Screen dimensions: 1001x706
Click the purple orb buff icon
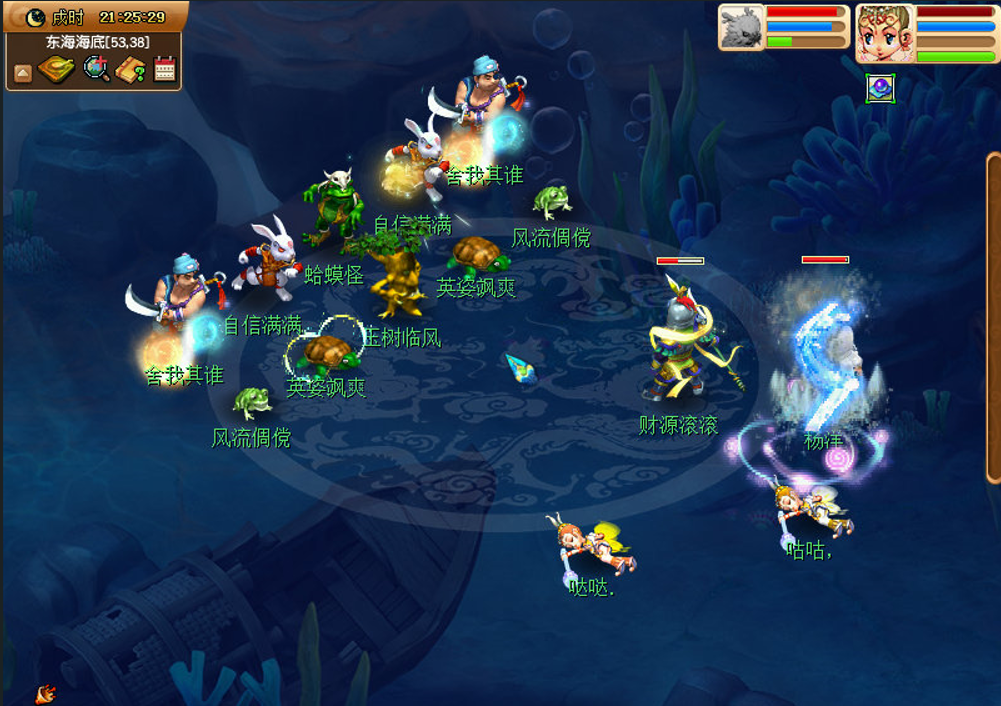880,89
